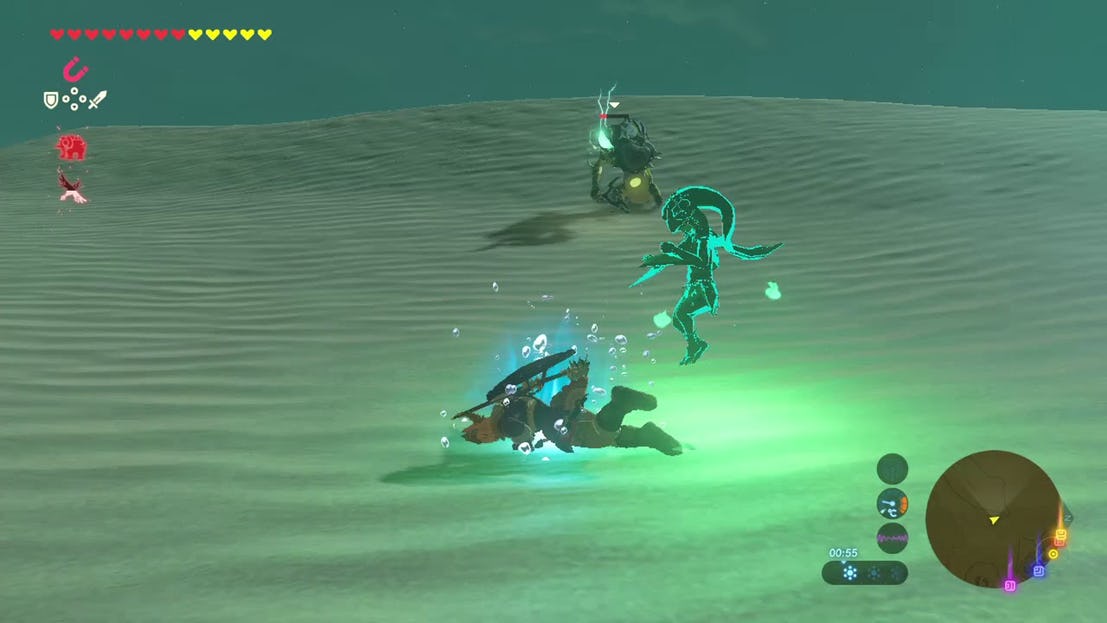The height and width of the screenshot is (623, 1107).
Task: Select the magenta shrine marker on minimap
Action: [1010, 584]
